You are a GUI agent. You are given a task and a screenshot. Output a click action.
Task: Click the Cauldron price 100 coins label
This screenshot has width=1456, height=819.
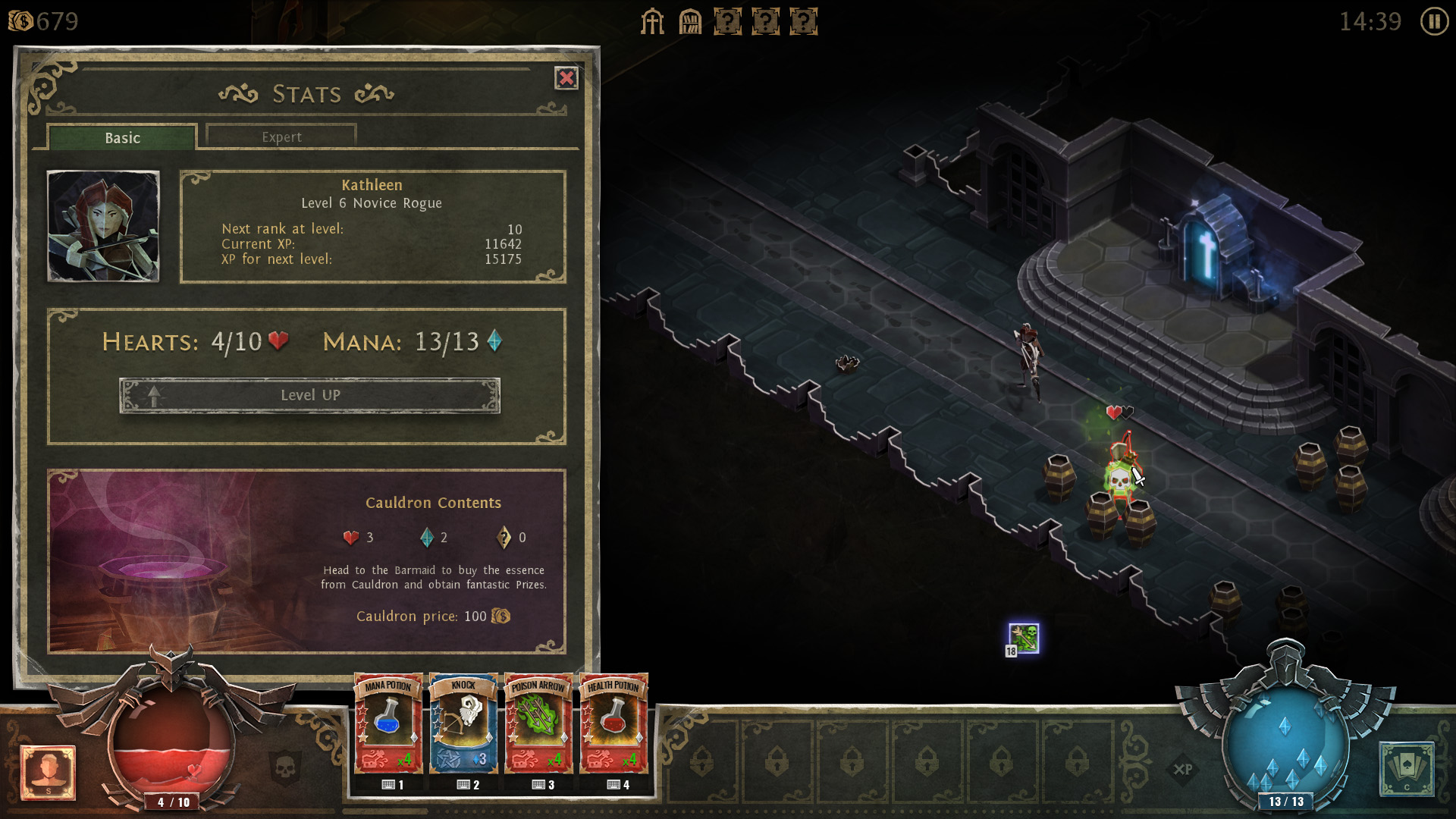pos(432,617)
